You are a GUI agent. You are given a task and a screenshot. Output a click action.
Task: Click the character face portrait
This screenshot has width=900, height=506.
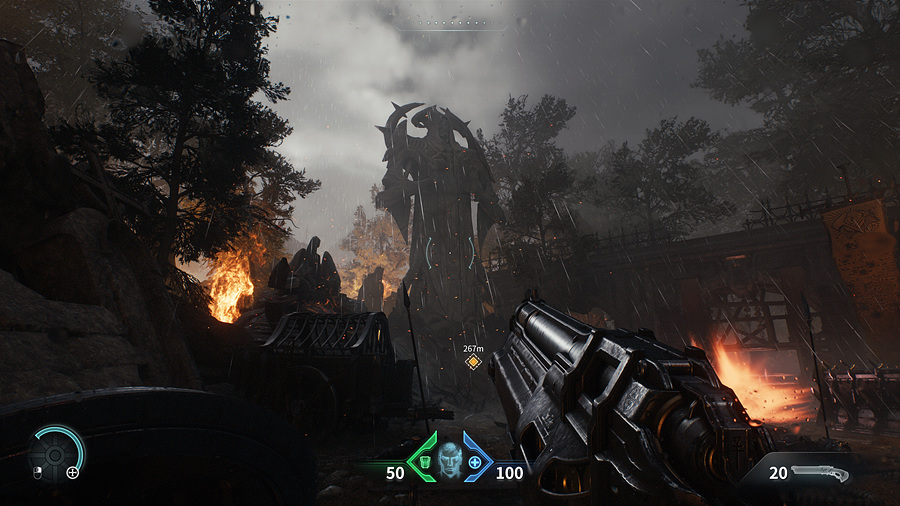coord(449,459)
